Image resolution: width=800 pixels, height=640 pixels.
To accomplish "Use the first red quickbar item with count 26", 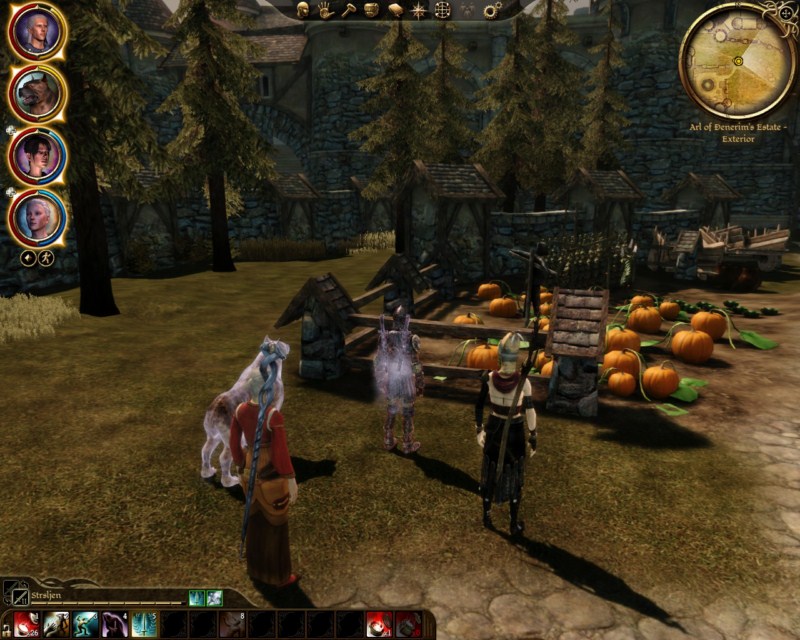I will coord(27,624).
